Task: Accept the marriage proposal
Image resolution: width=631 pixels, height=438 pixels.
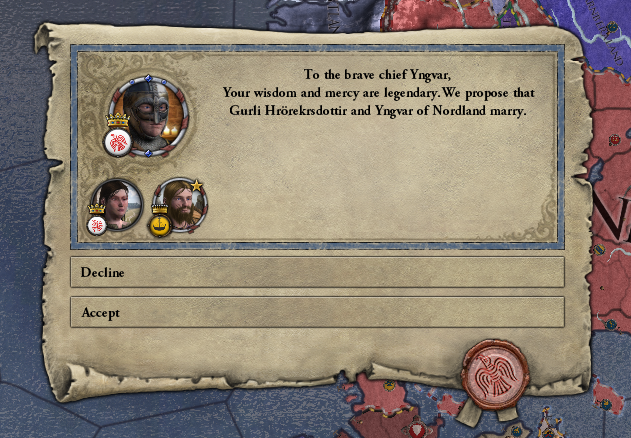Action: point(316,312)
